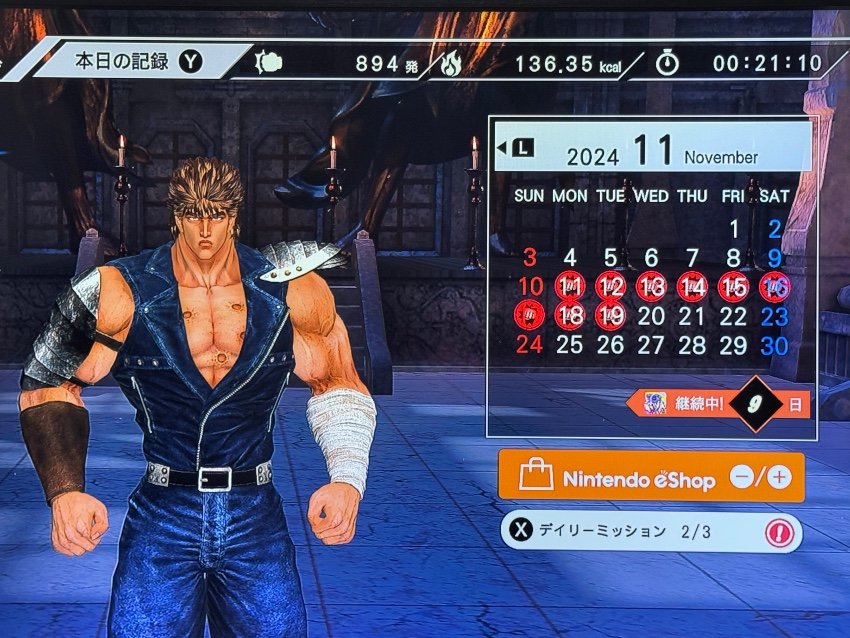
Task: Open the 本日の記録 today's record panel
Action: pyautogui.click(x=135, y=62)
